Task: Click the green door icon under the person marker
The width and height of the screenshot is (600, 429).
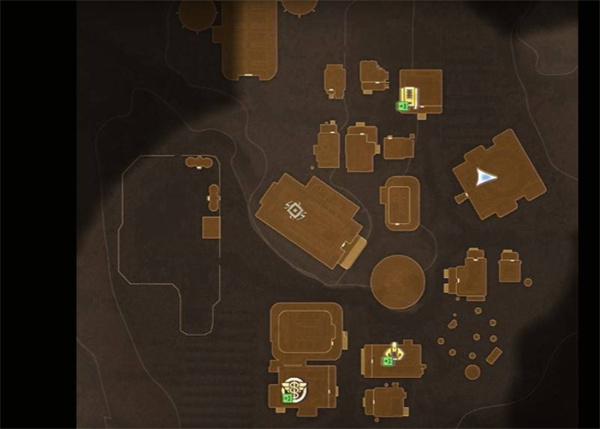Action: 388,361
